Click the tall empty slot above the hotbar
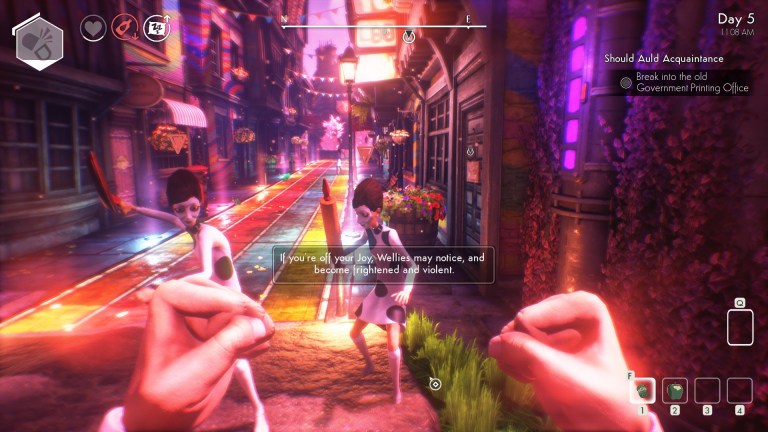This screenshot has width=768, height=432. [739, 327]
